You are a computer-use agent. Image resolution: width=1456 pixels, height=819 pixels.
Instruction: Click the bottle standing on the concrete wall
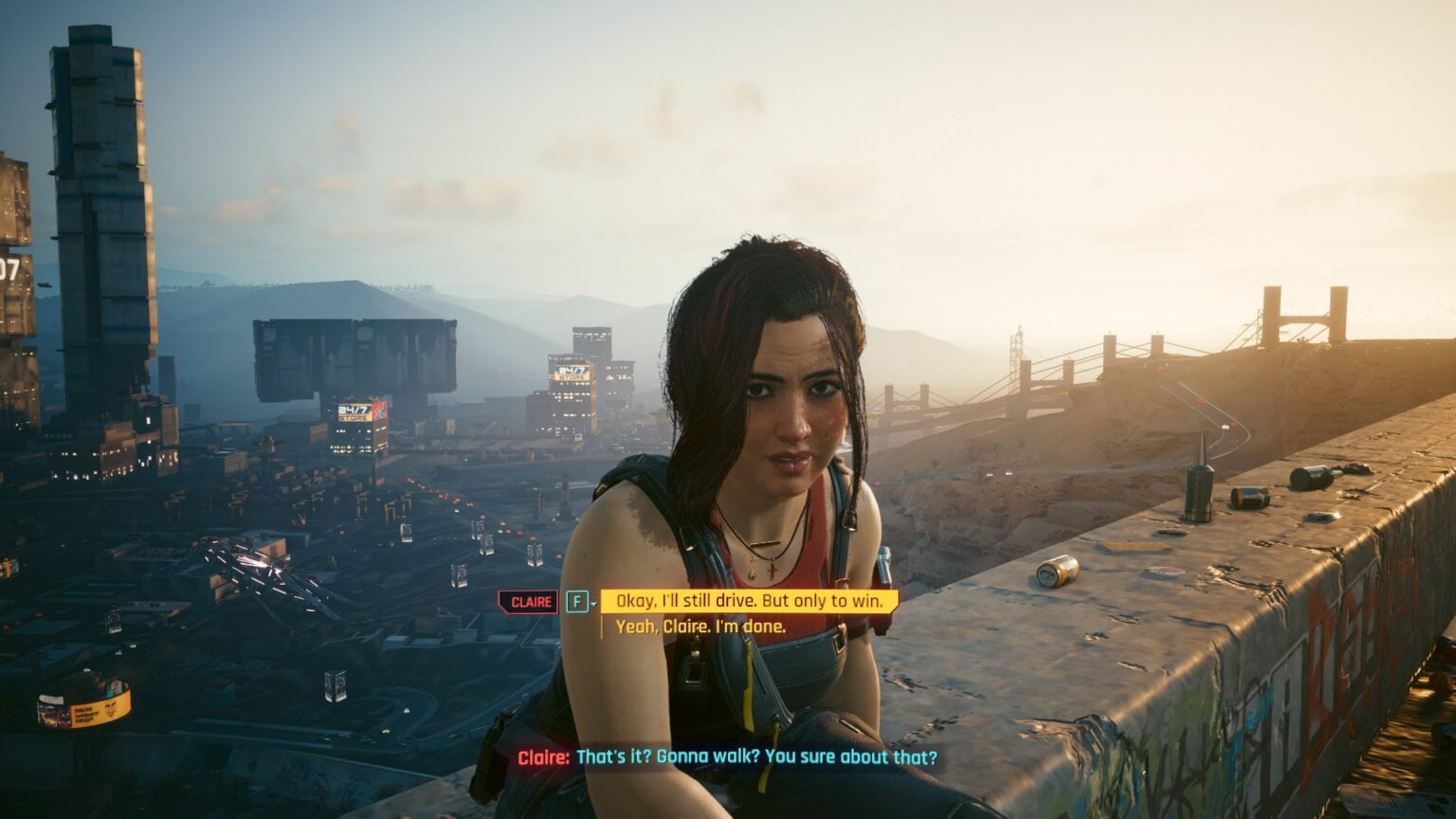[x=1196, y=489]
